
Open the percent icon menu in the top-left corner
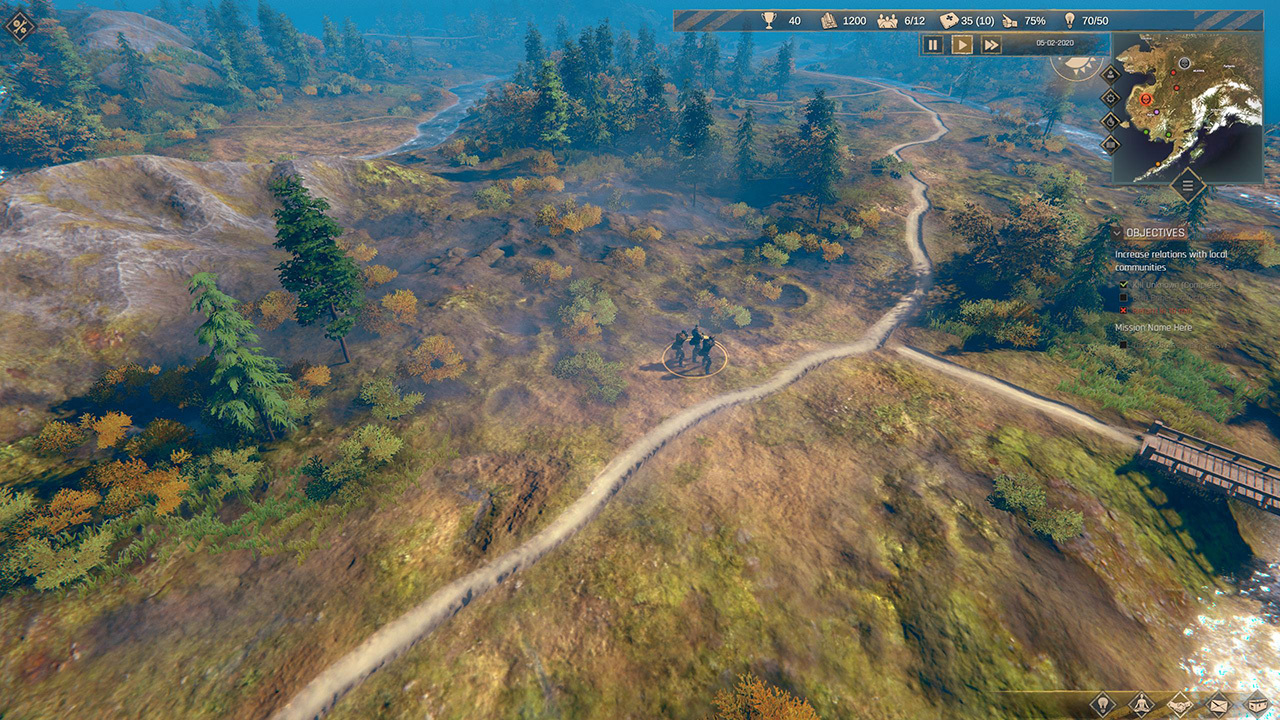point(19,26)
